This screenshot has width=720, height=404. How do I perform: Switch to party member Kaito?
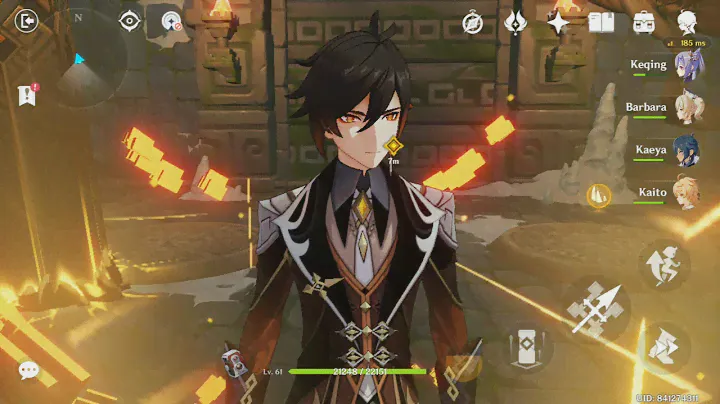686,193
